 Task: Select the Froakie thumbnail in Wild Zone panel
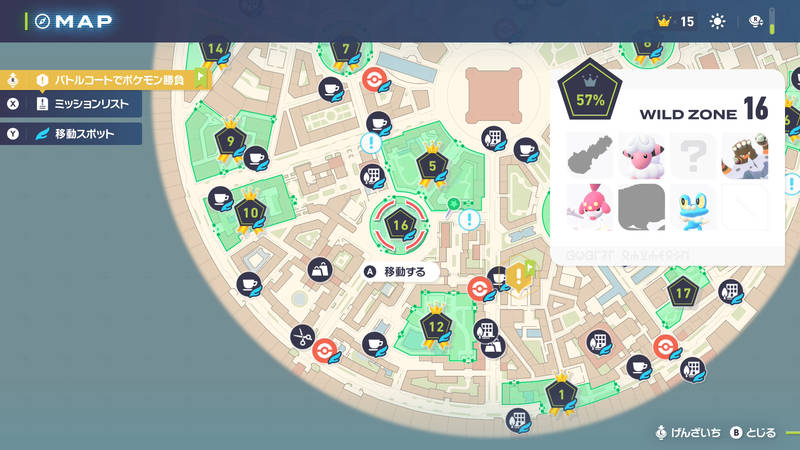pos(693,206)
